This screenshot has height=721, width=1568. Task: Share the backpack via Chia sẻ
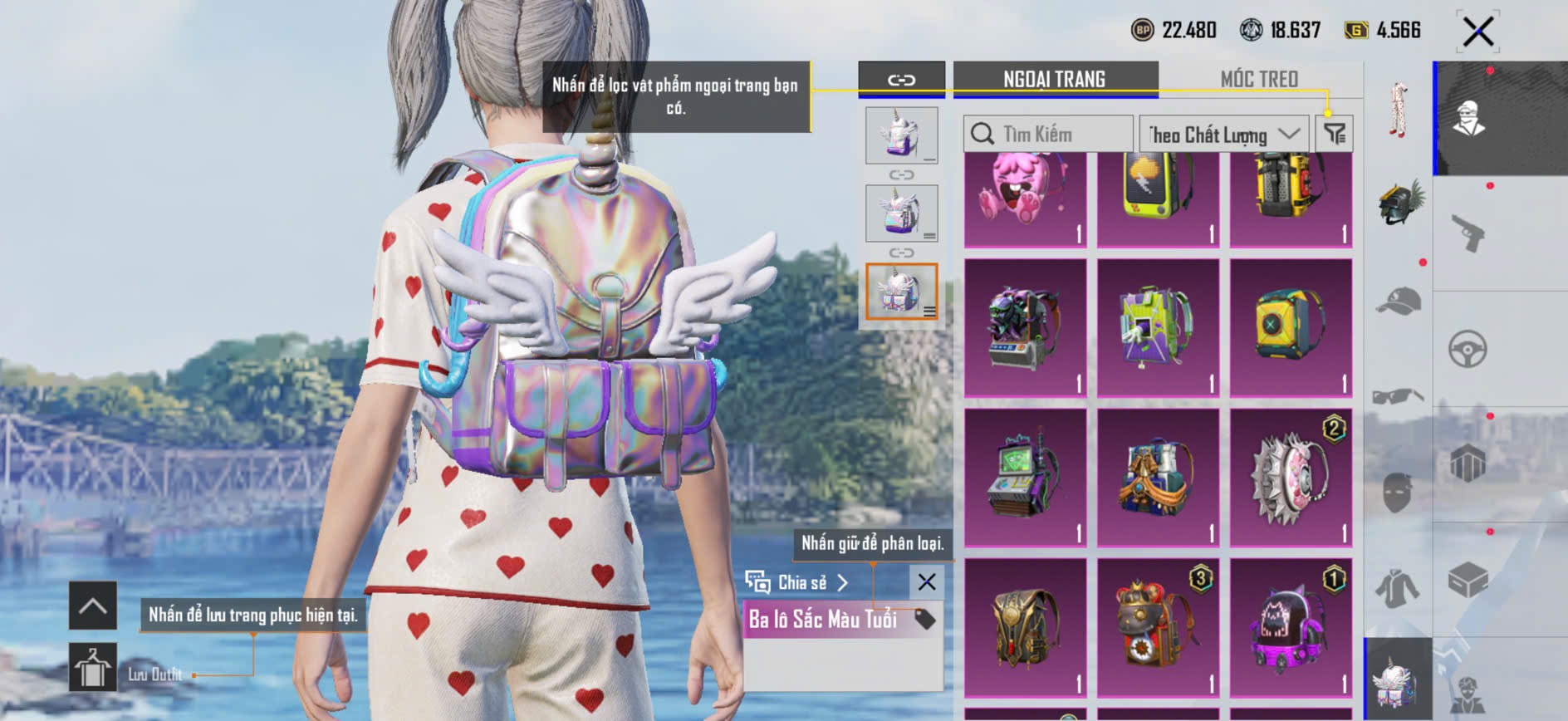[x=797, y=582]
